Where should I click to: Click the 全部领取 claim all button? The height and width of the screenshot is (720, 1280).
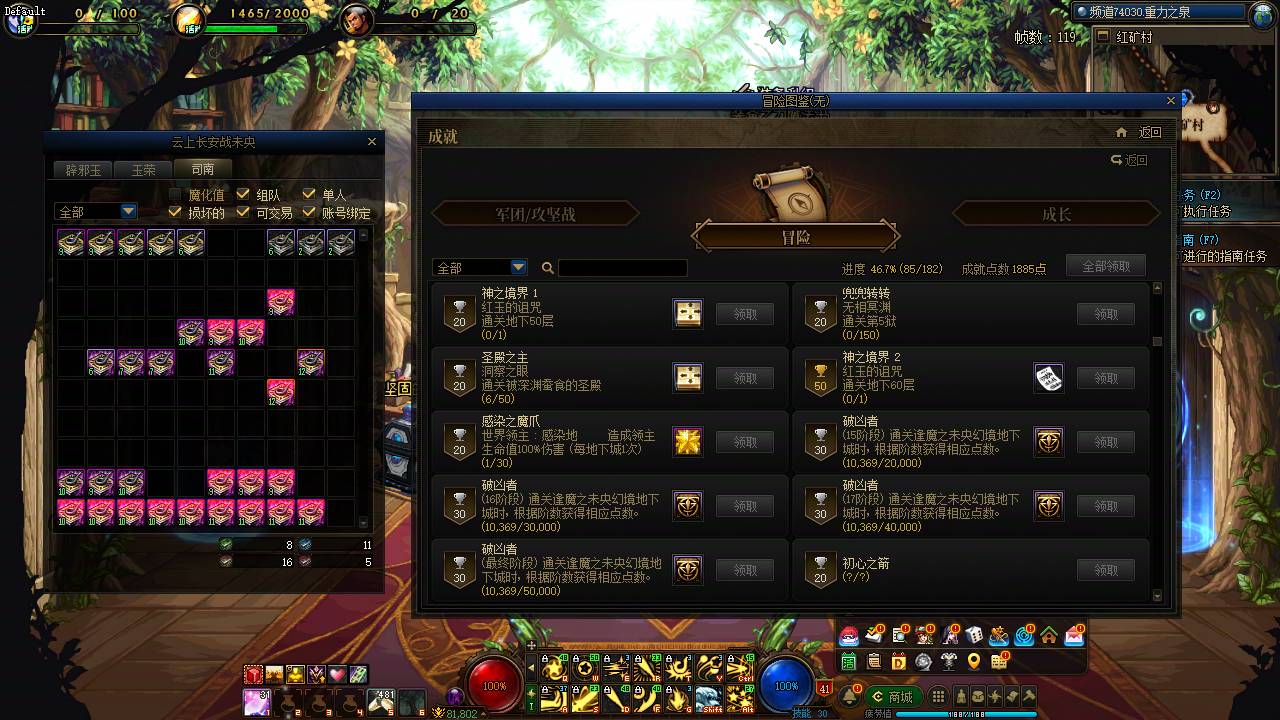tap(1106, 265)
